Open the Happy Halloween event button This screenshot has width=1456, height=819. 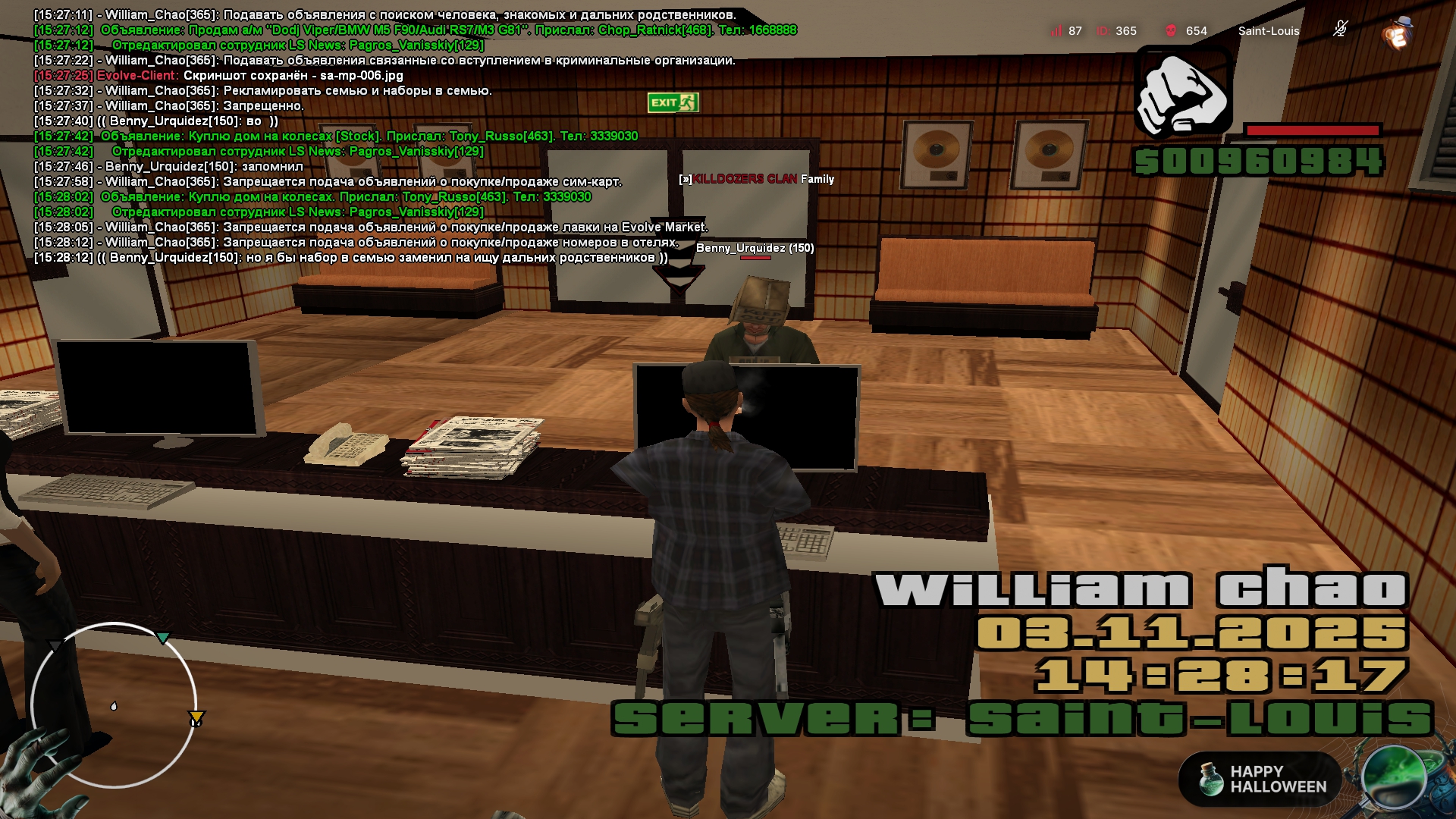point(1260,779)
